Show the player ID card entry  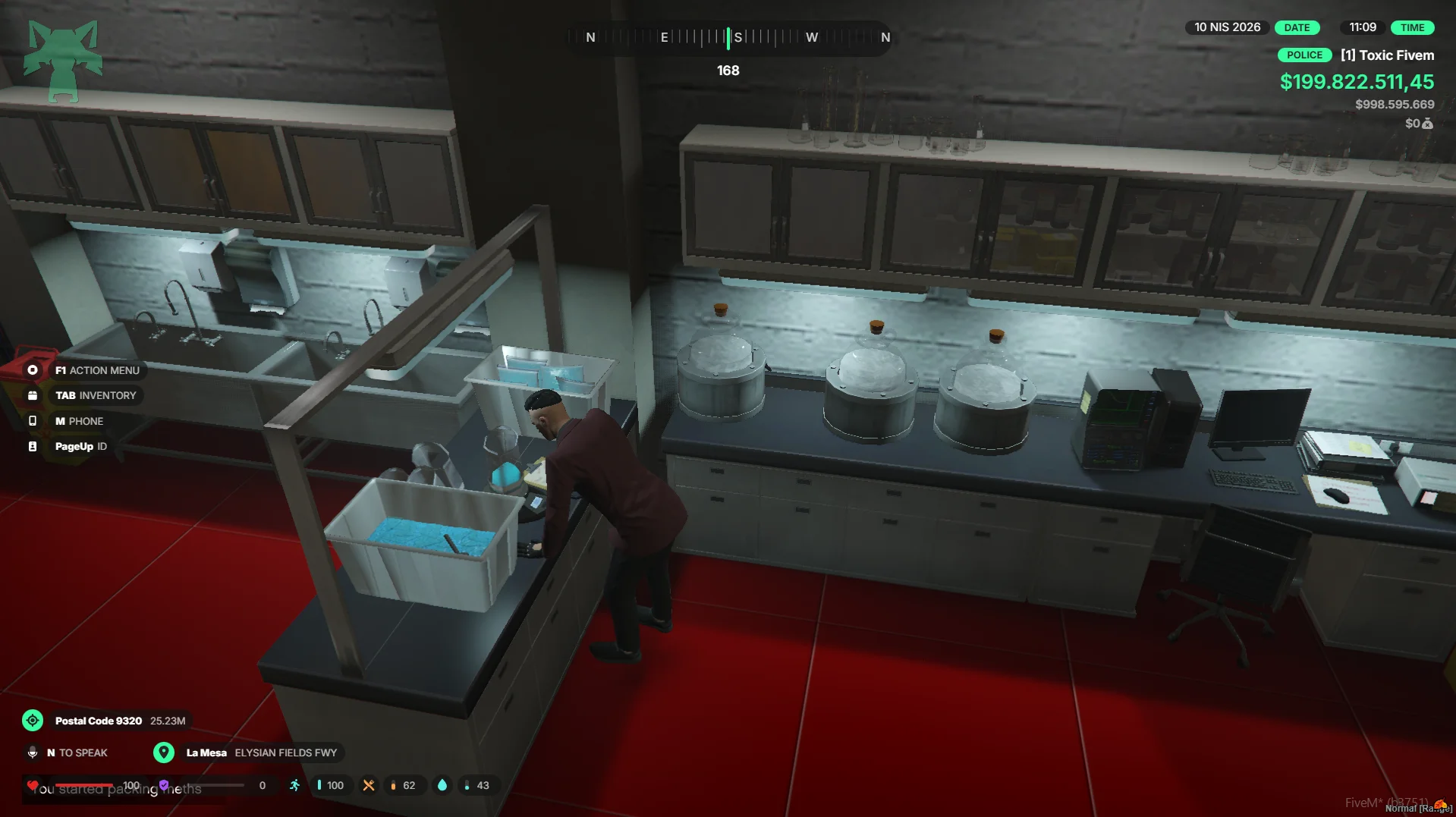click(80, 447)
